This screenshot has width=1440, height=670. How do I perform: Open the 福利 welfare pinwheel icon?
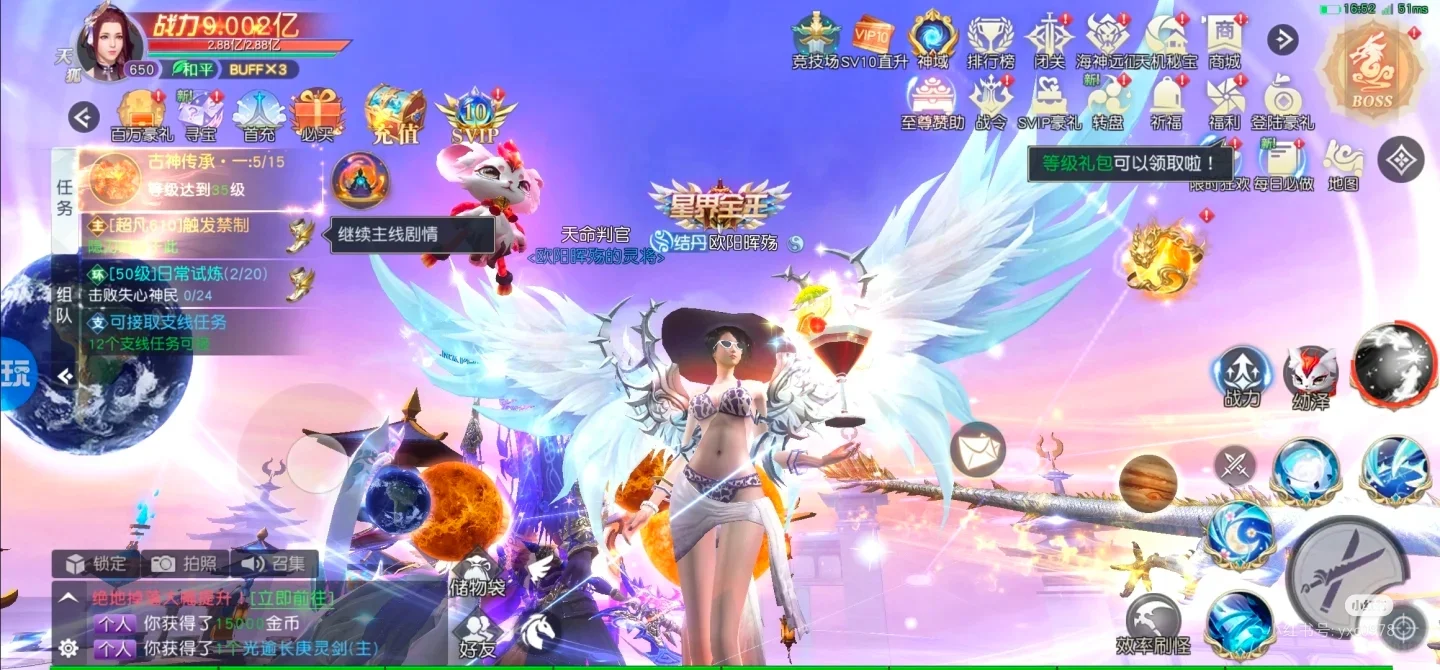tap(1223, 103)
